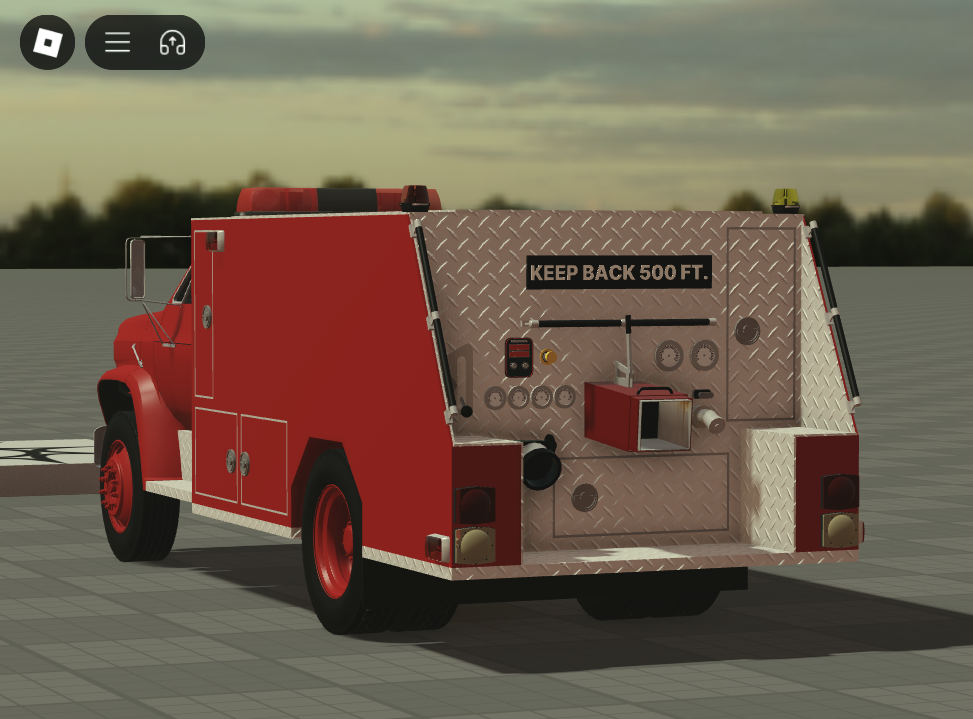Image resolution: width=973 pixels, height=719 pixels.
Task: Click the headset voice icon
Action: coord(172,42)
